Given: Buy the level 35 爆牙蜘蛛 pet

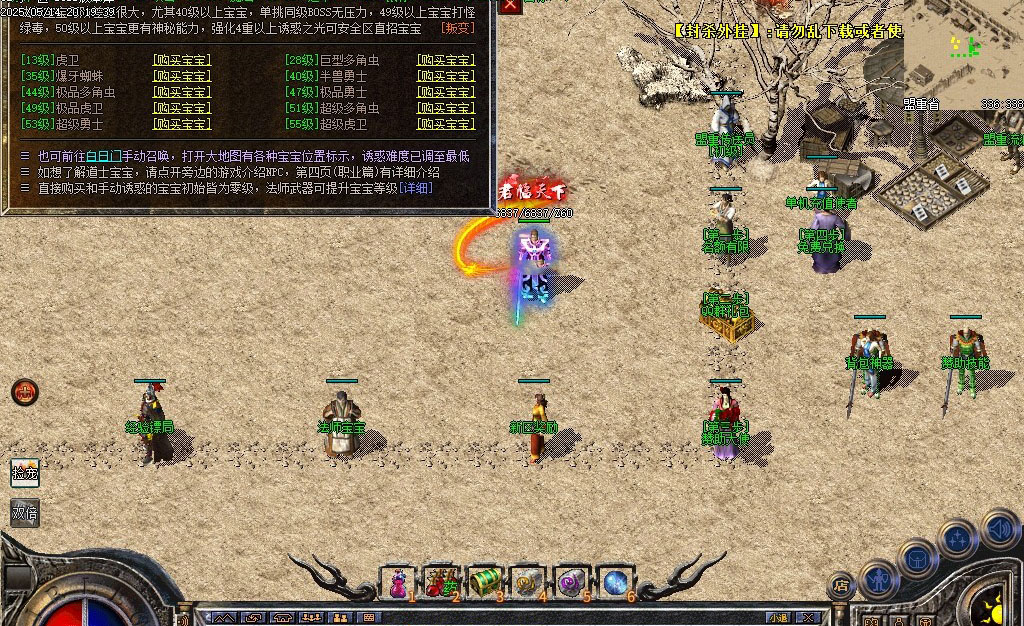Looking at the screenshot, I should (181, 76).
